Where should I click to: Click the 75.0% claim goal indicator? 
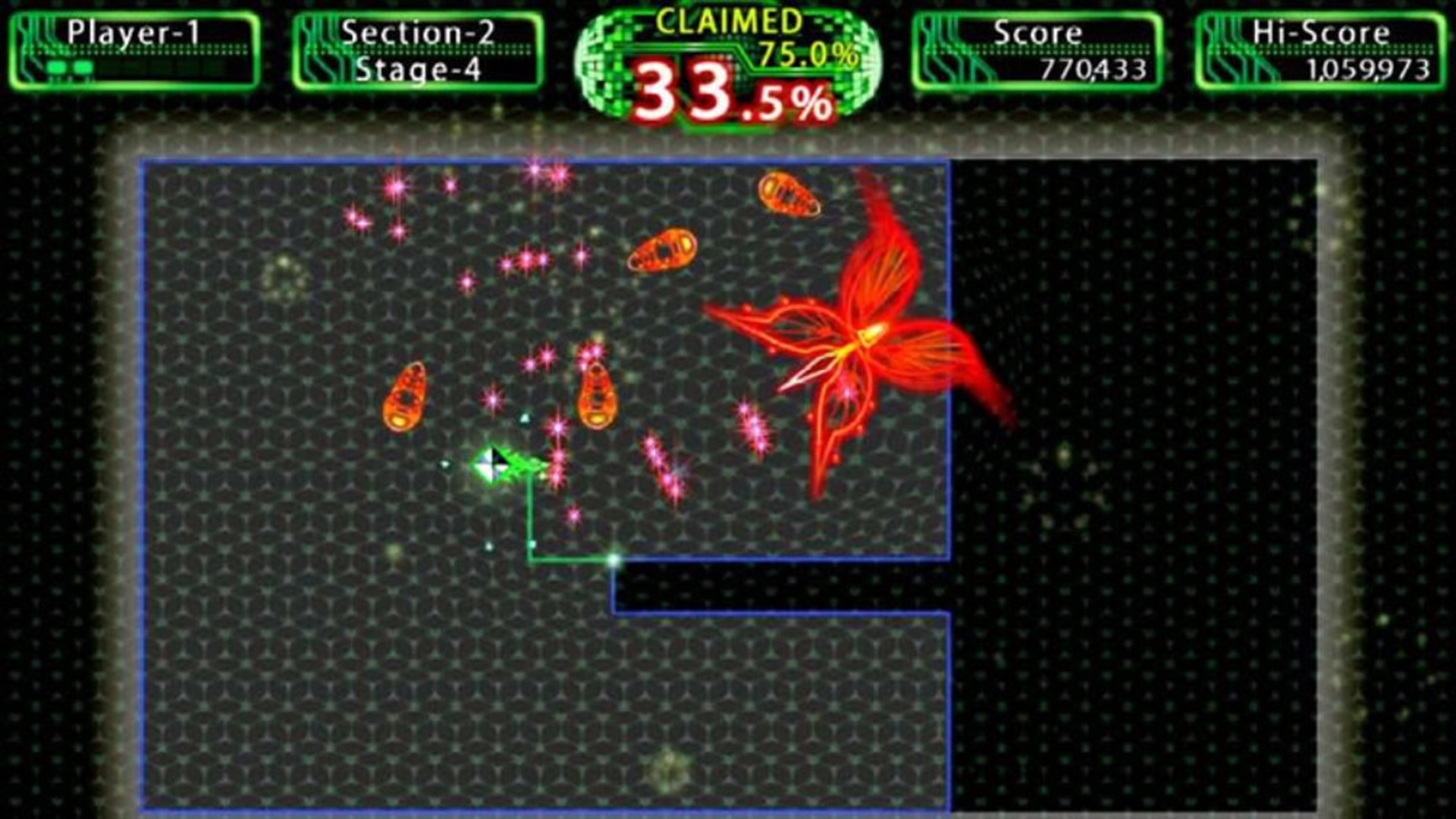click(x=808, y=55)
